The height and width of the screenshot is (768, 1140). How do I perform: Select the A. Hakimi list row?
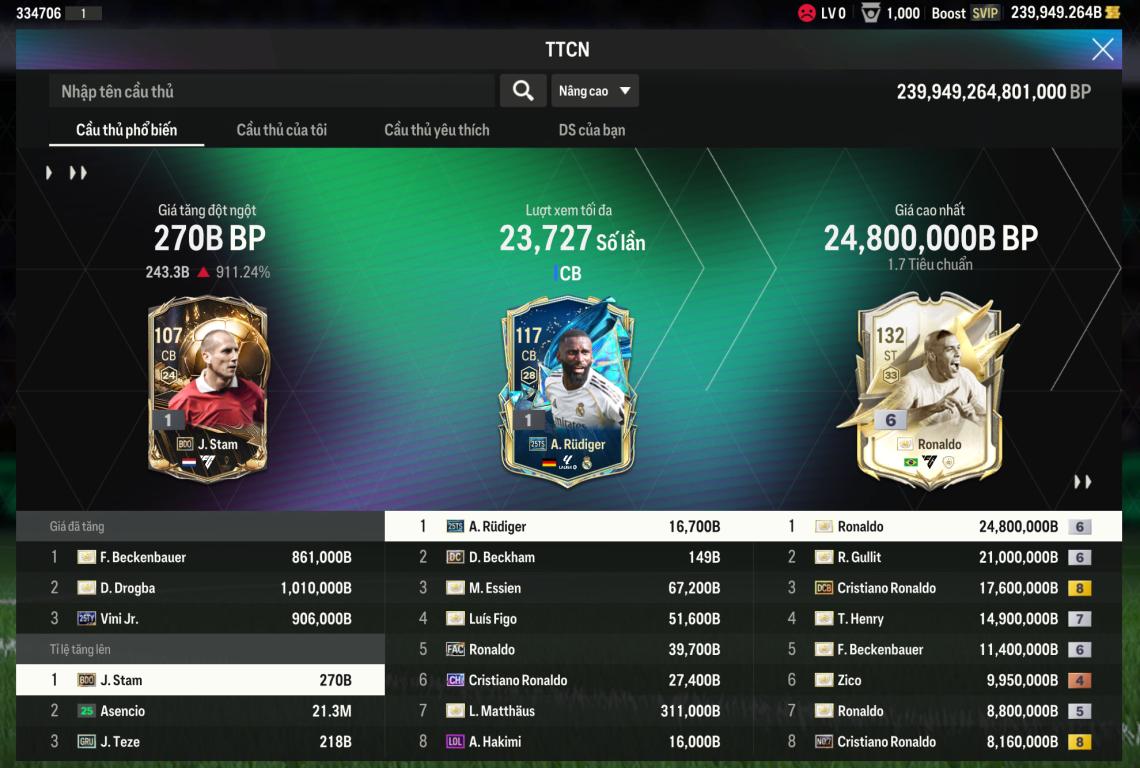tap(570, 742)
